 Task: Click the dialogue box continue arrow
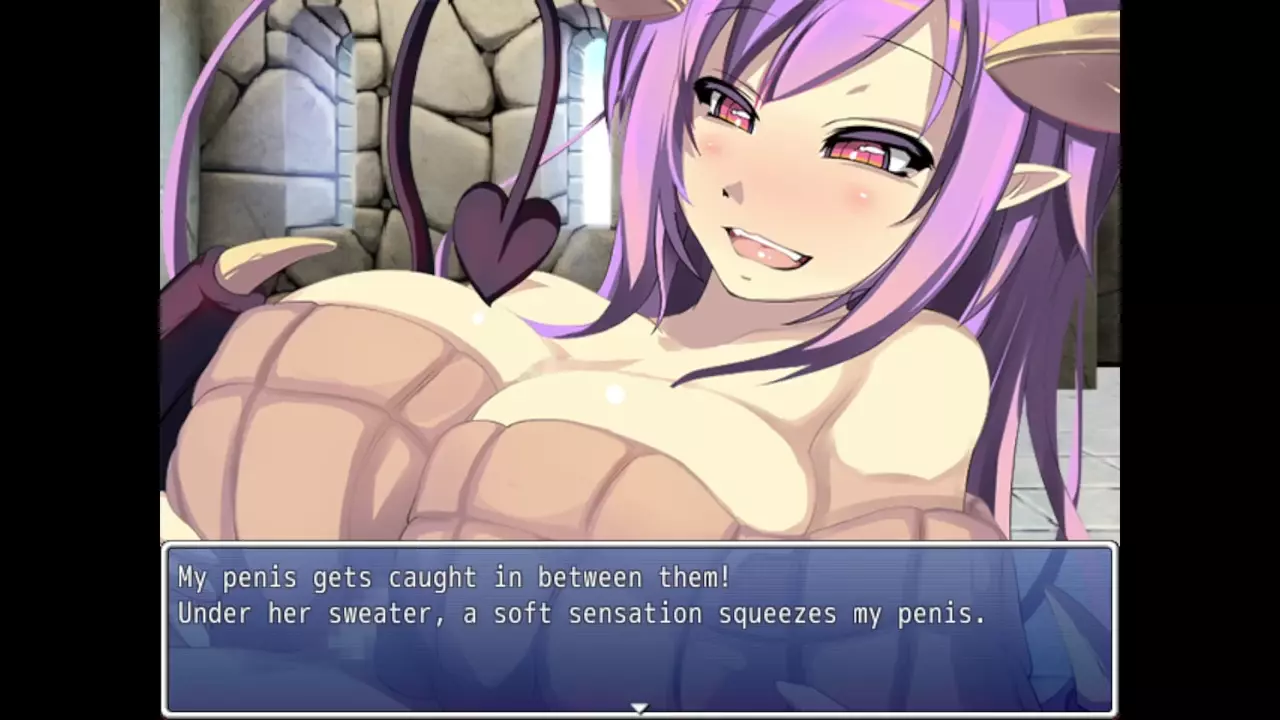639,708
